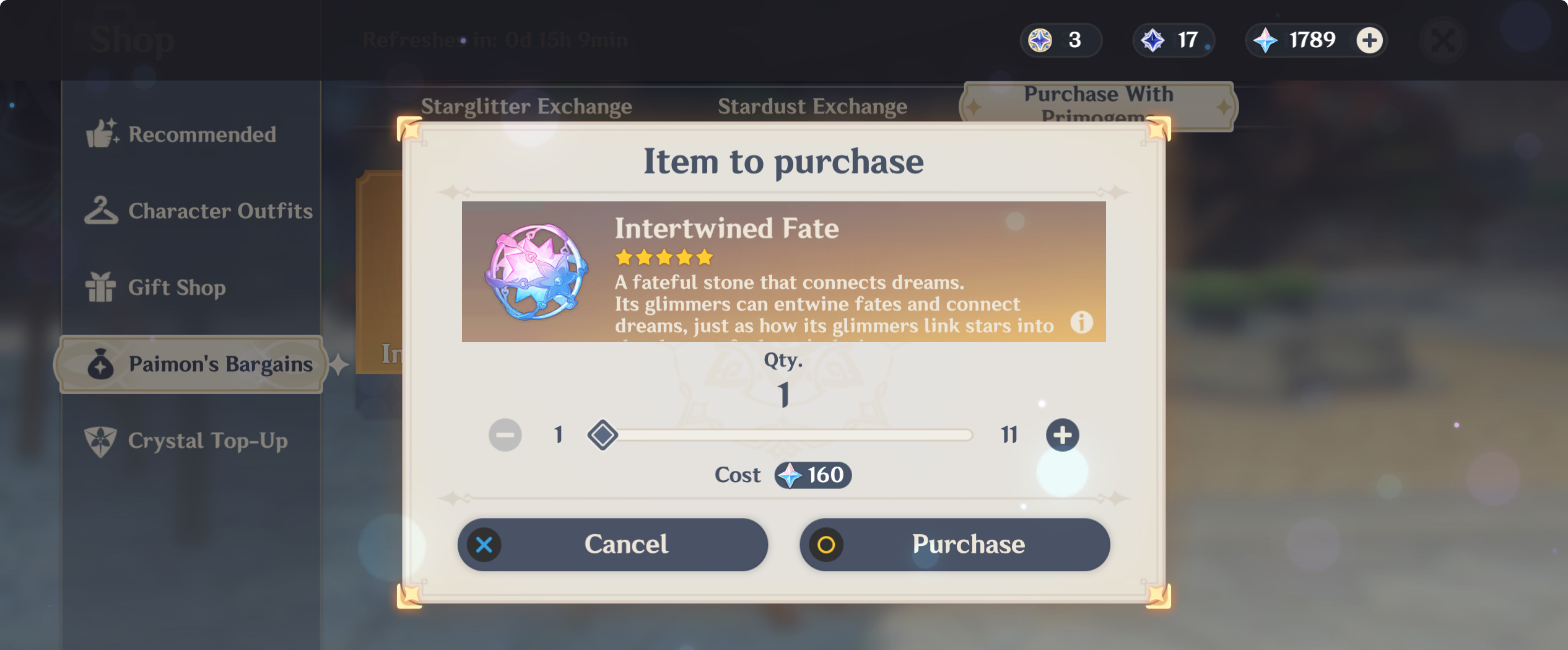Open the Stardust Exchange tab
Screen dimensions: 1568x650
813,105
